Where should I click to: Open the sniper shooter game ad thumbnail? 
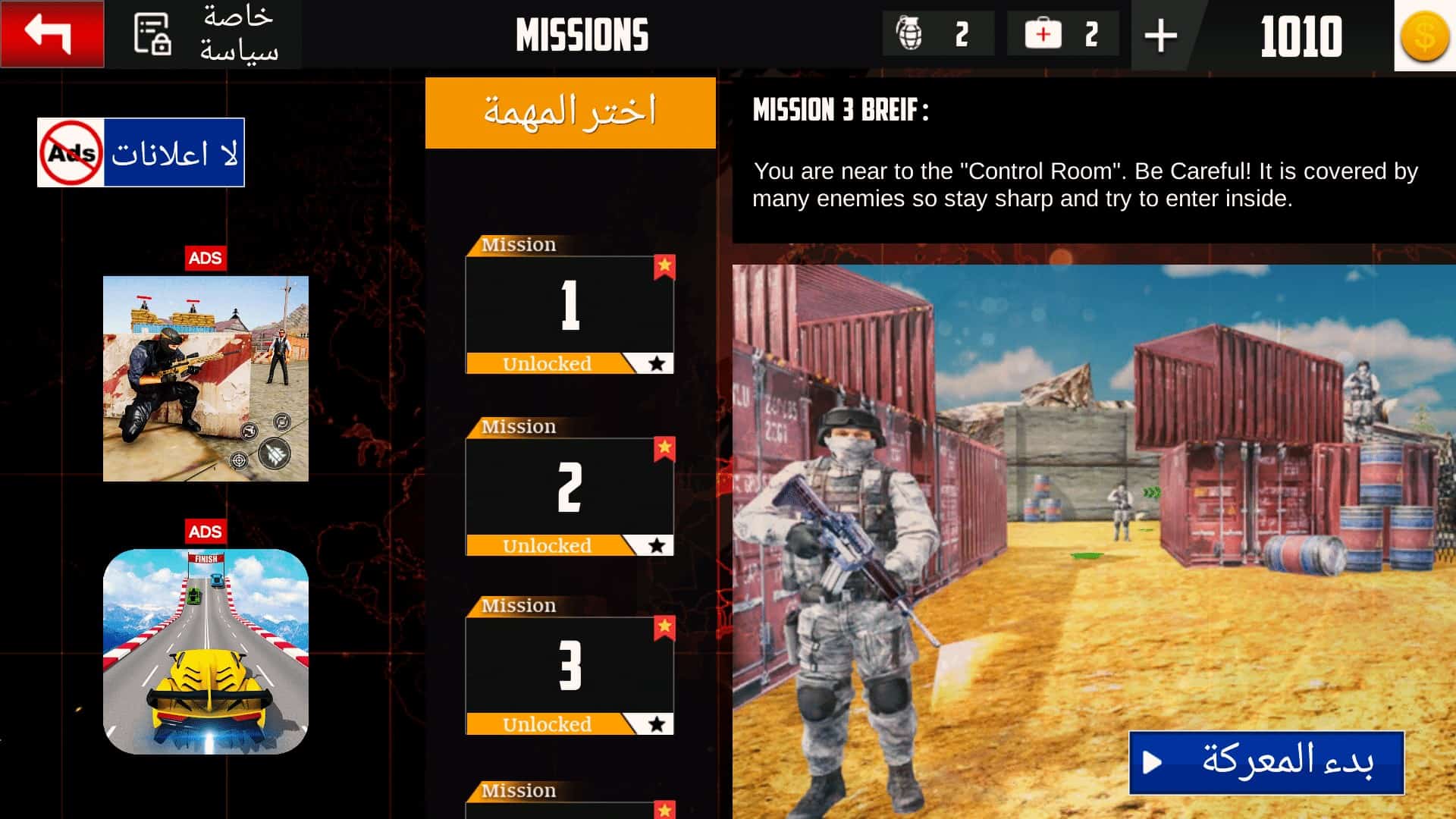(x=206, y=378)
